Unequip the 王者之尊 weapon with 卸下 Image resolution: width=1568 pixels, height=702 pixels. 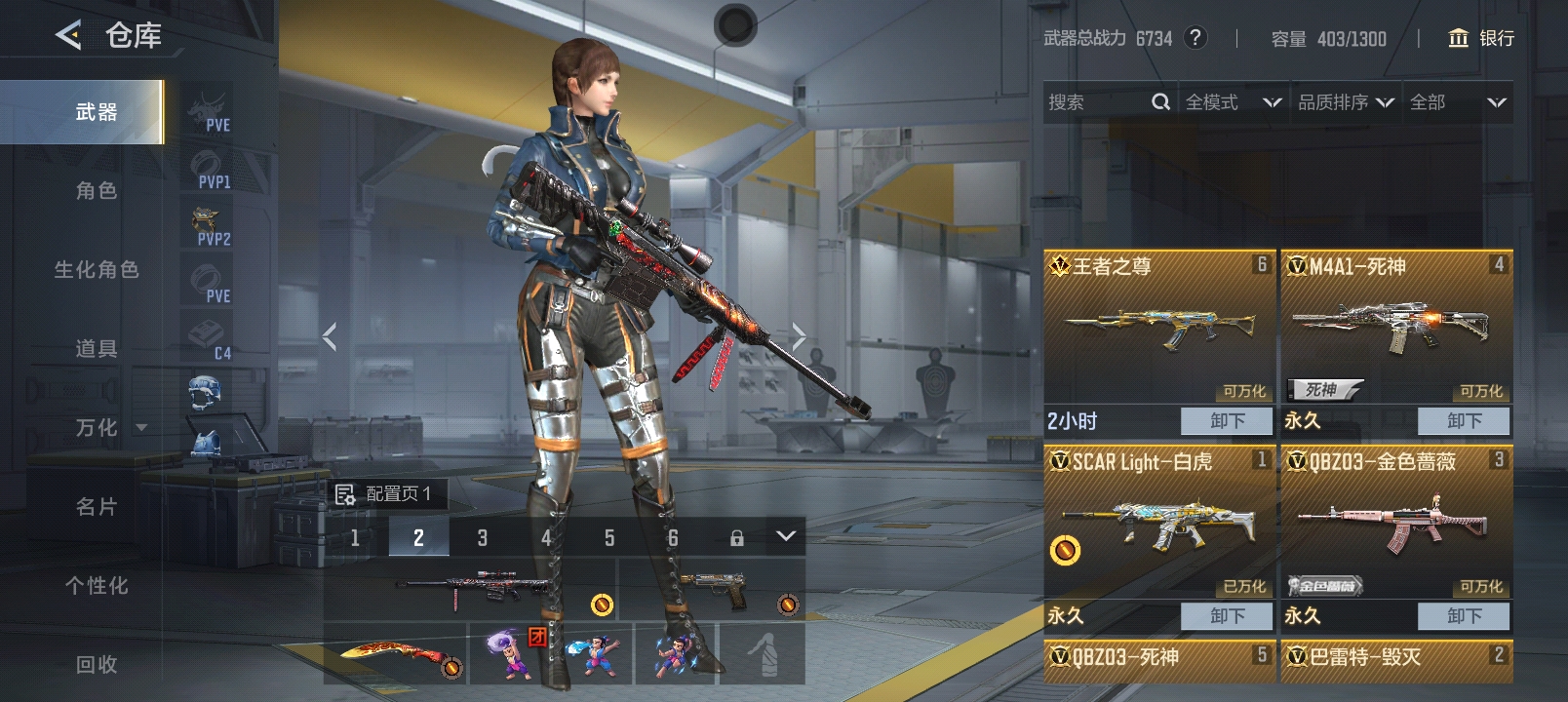coord(1227,421)
